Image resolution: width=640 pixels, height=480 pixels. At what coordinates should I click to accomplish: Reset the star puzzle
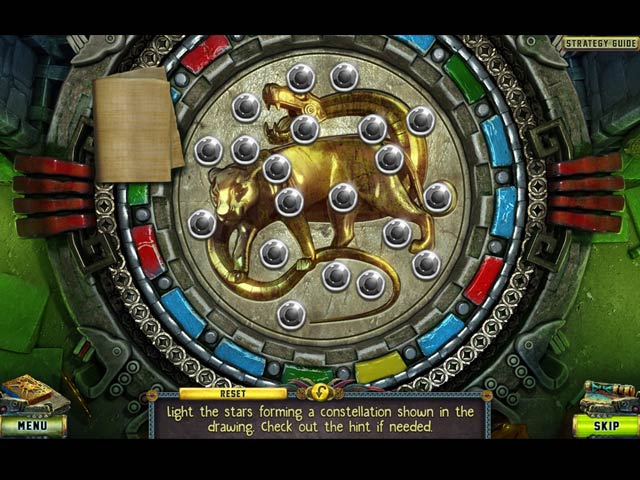tap(233, 393)
